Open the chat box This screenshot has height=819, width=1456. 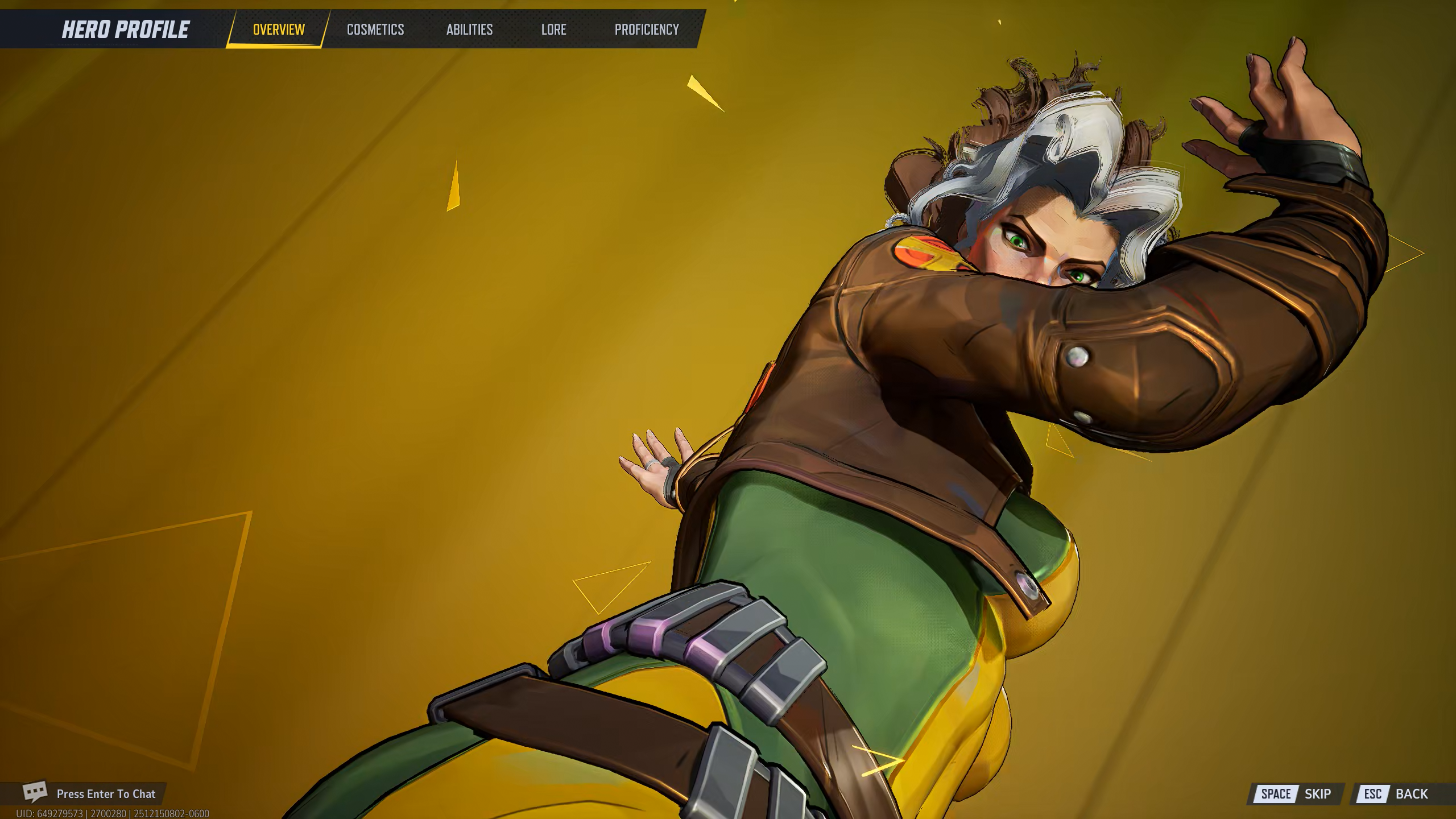pyautogui.click(x=91, y=793)
